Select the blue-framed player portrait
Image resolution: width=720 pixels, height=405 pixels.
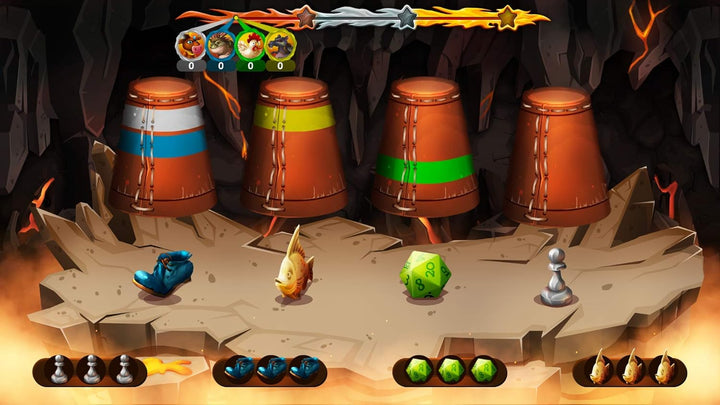[221, 46]
